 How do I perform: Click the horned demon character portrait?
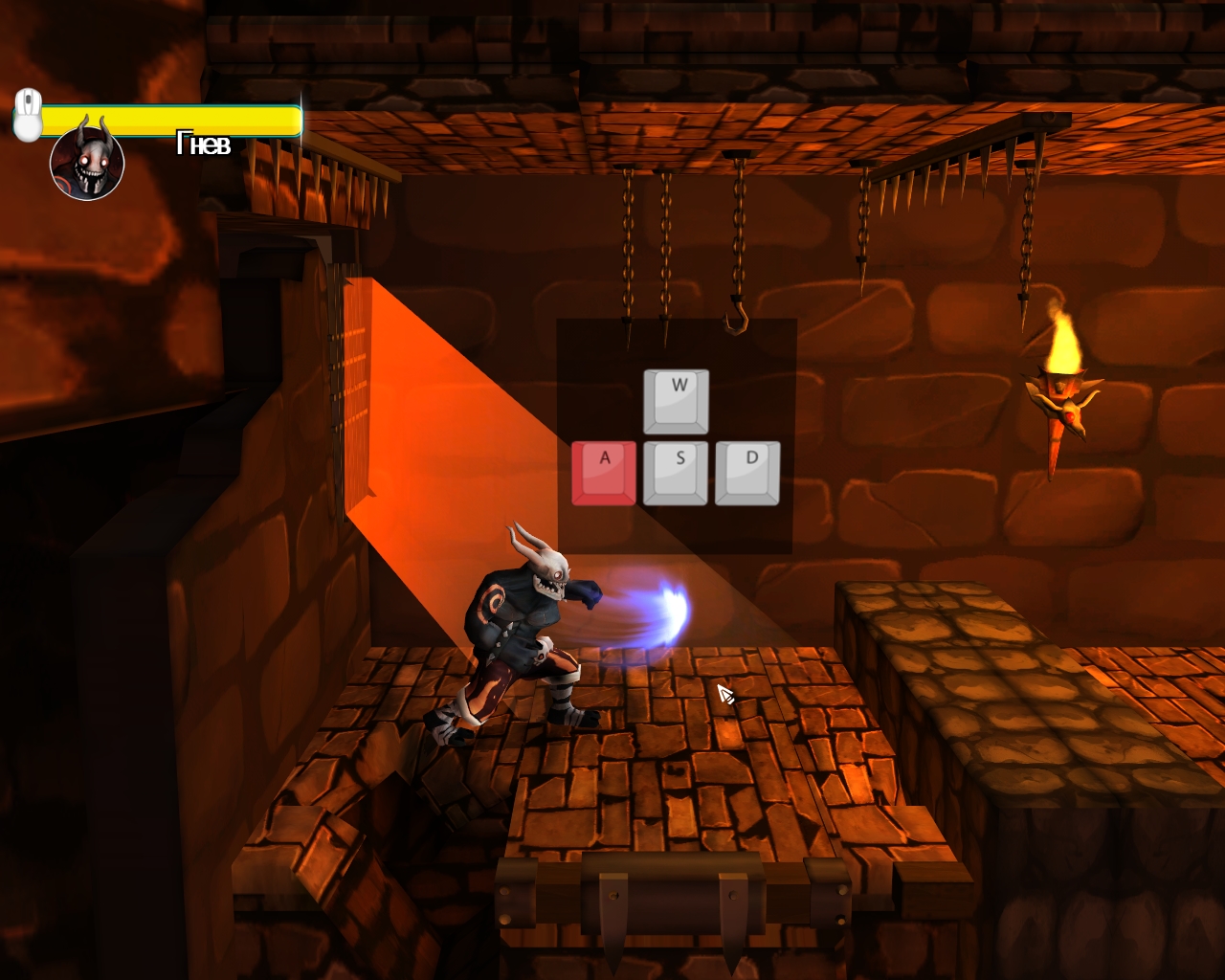tap(87, 162)
